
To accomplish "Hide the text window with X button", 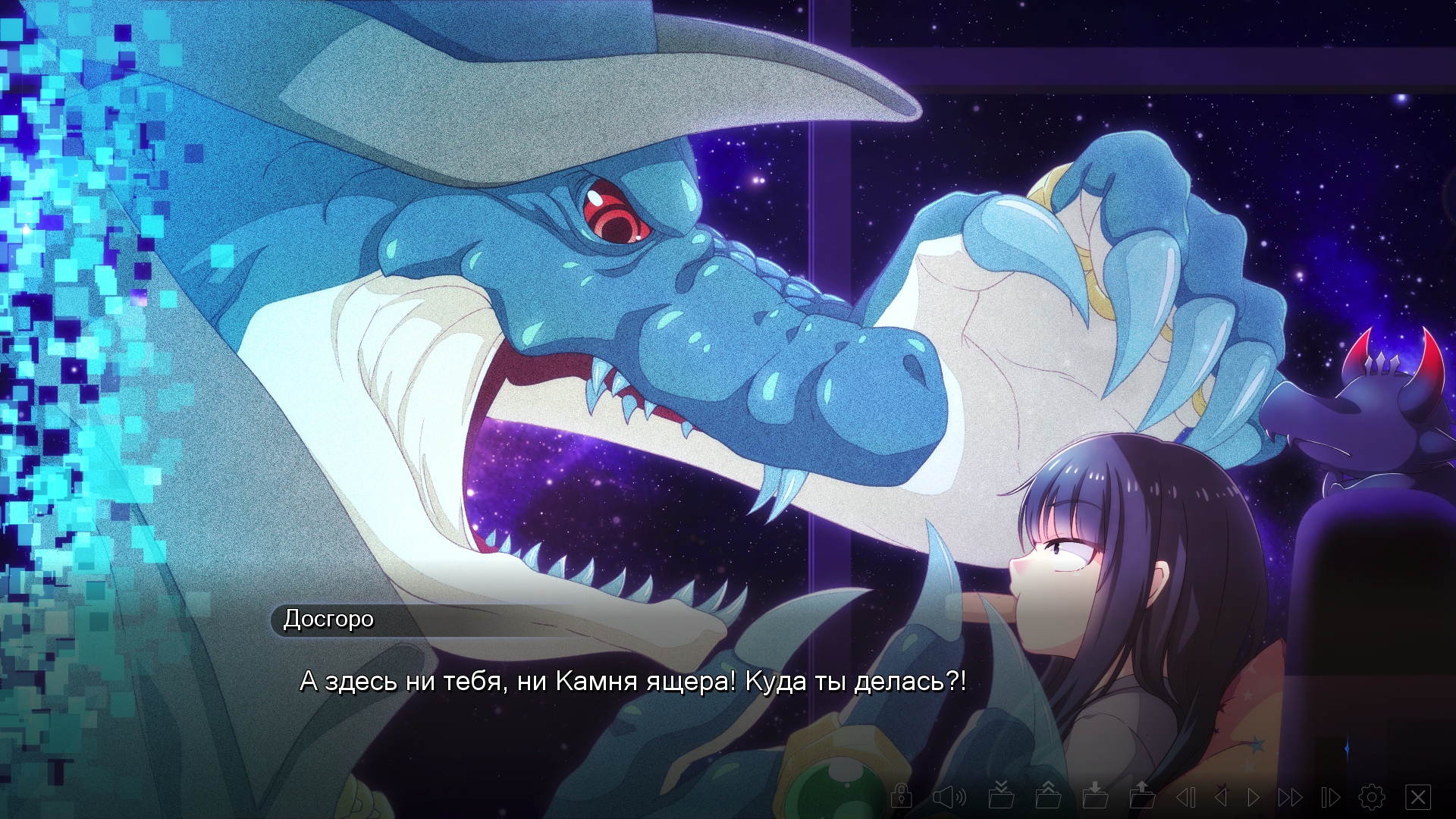I will coord(1418,797).
